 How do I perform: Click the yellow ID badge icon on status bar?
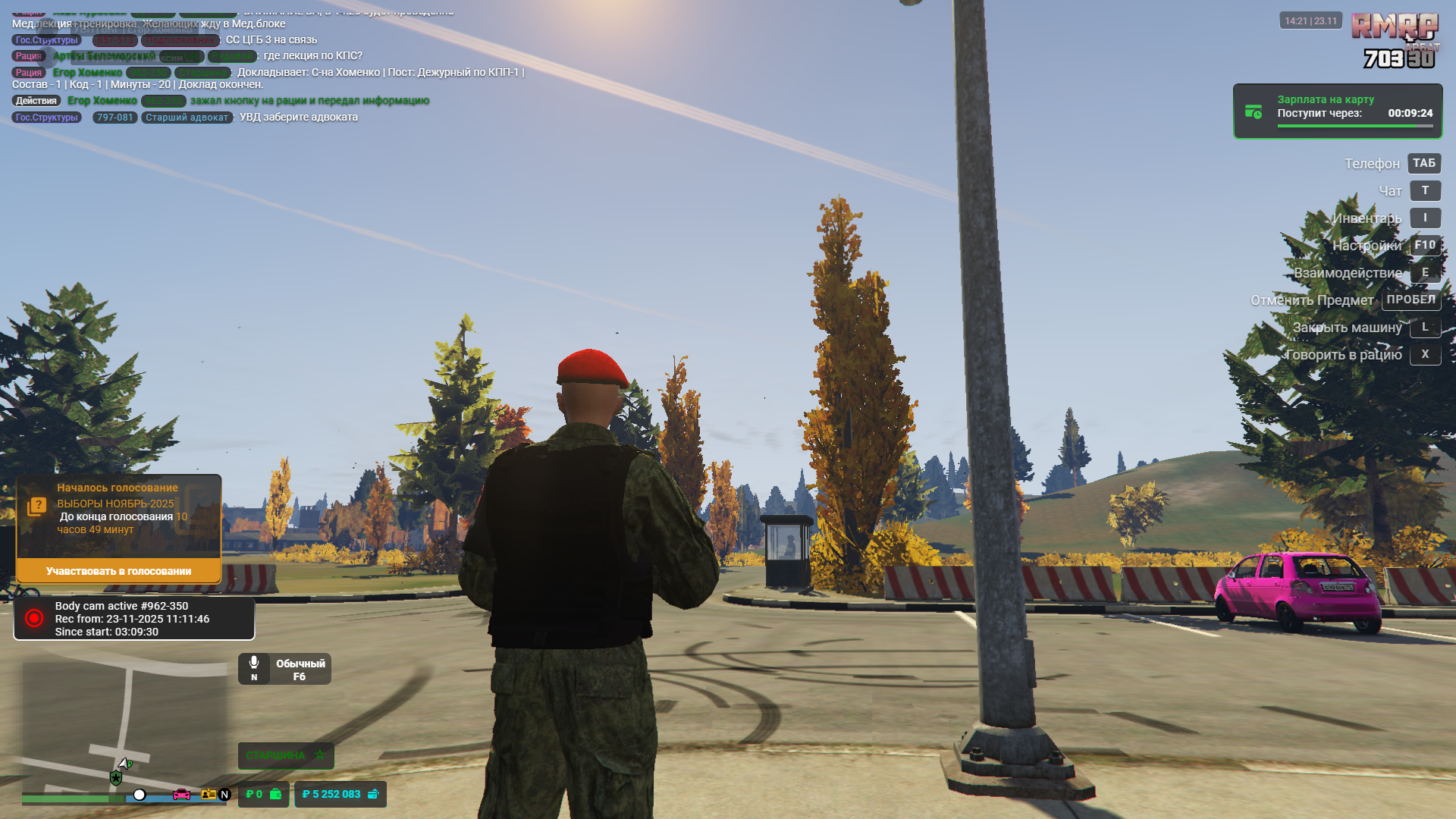pyautogui.click(x=209, y=795)
